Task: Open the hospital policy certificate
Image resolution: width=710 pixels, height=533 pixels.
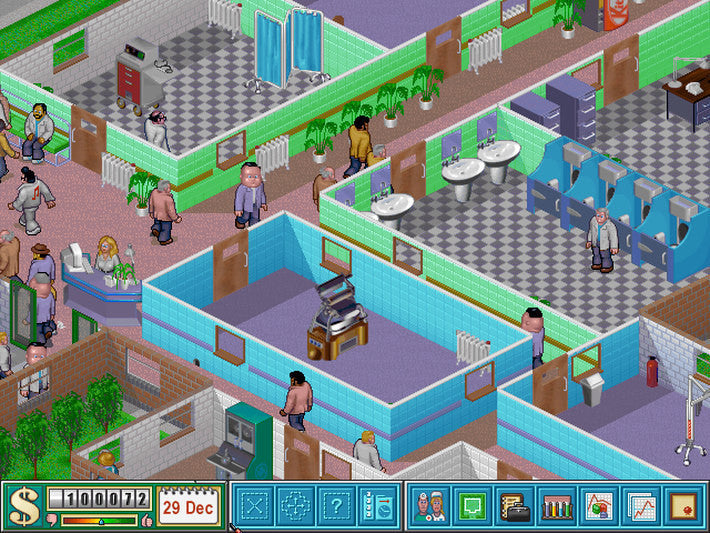Action: point(683,507)
